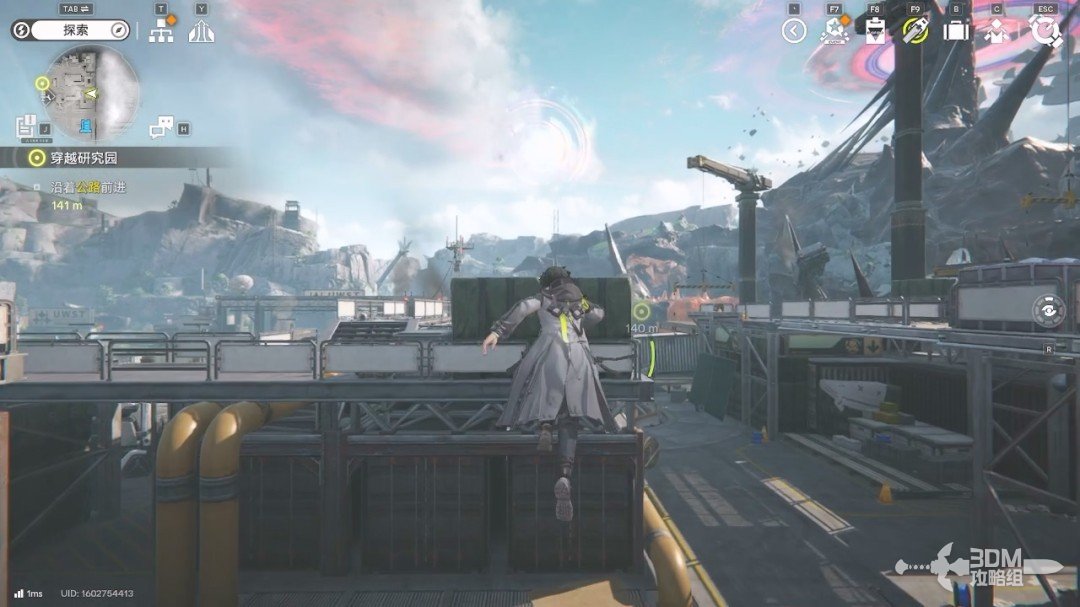Open the main system menu gear icon
1080x607 pixels.
[1045, 31]
